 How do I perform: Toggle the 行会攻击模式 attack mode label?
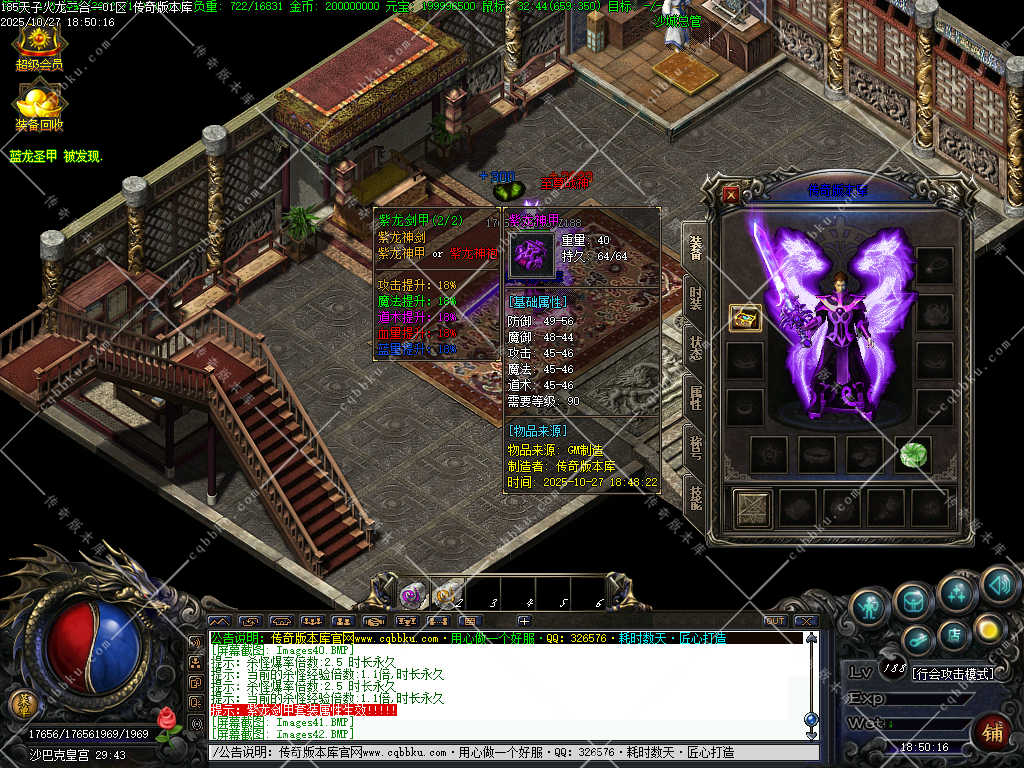[x=953, y=674]
